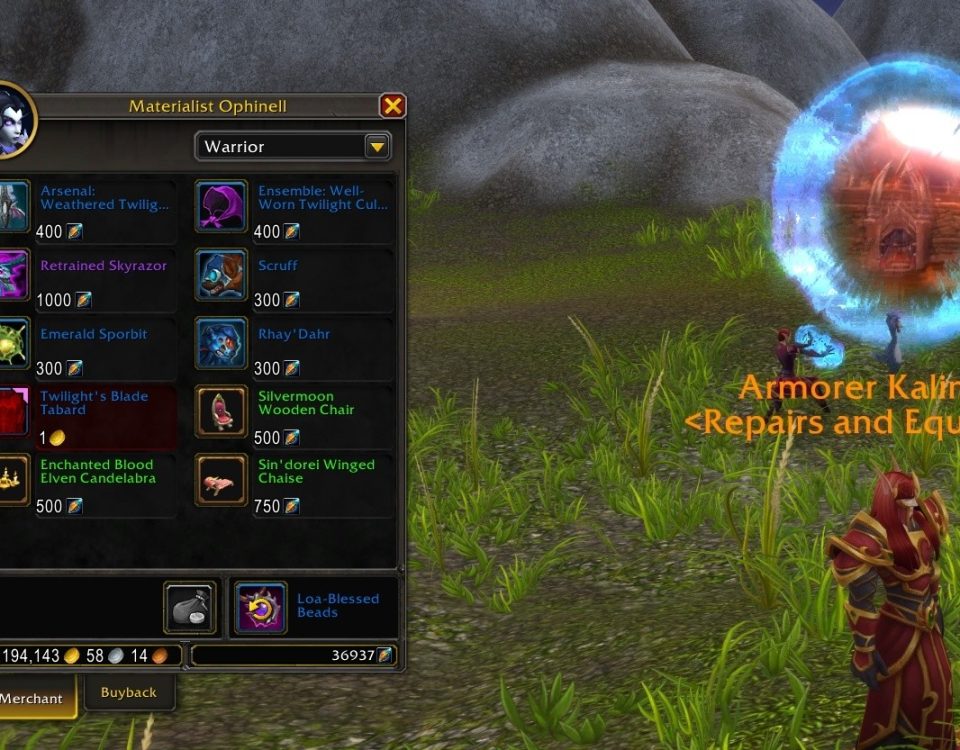Image resolution: width=960 pixels, height=750 pixels.
Task: Purchase the Retrained Skyrazor mount
Action: 12,274
